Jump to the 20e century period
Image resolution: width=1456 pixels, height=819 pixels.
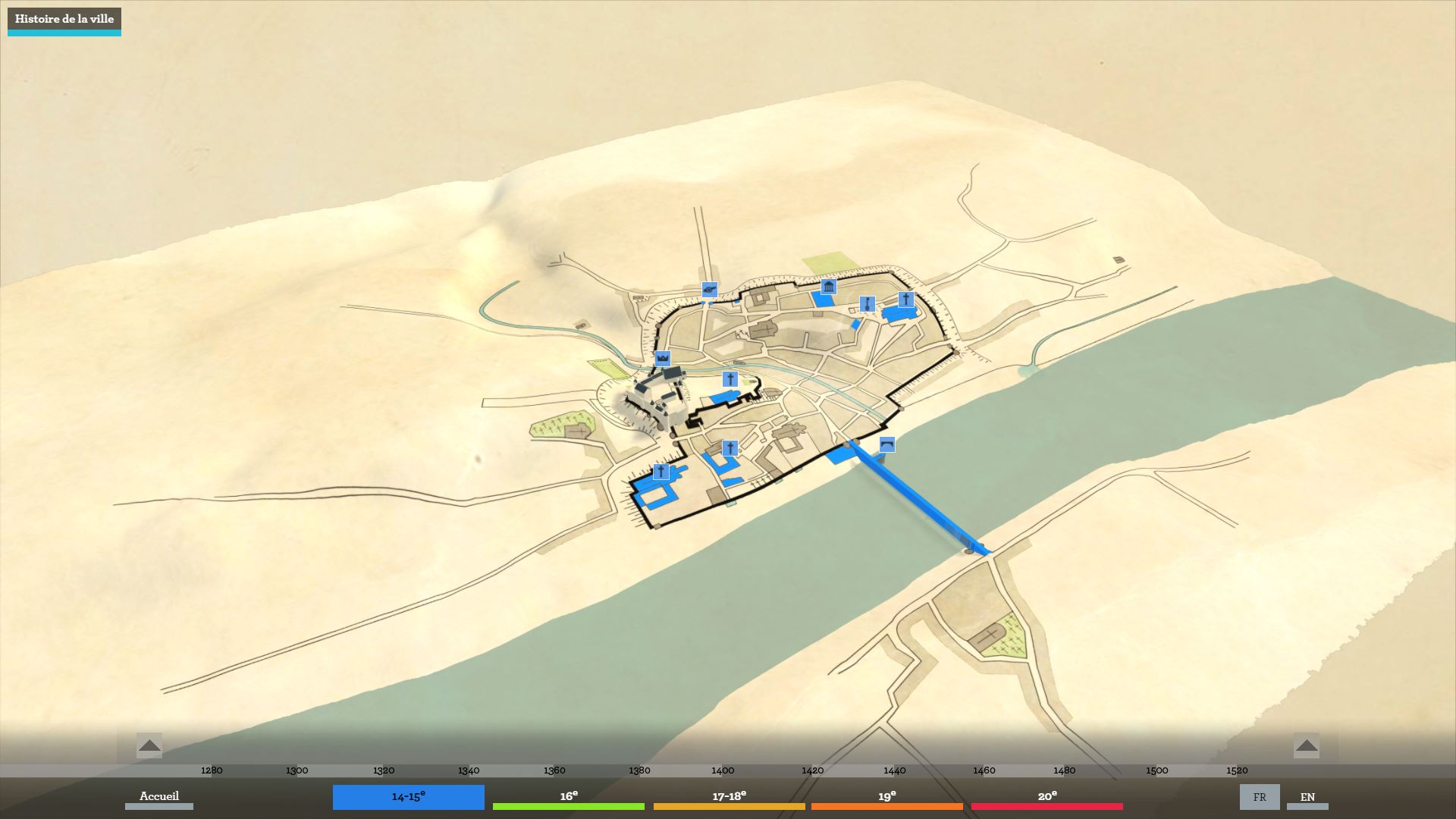pyautogui.click(x=1046, y=796)
